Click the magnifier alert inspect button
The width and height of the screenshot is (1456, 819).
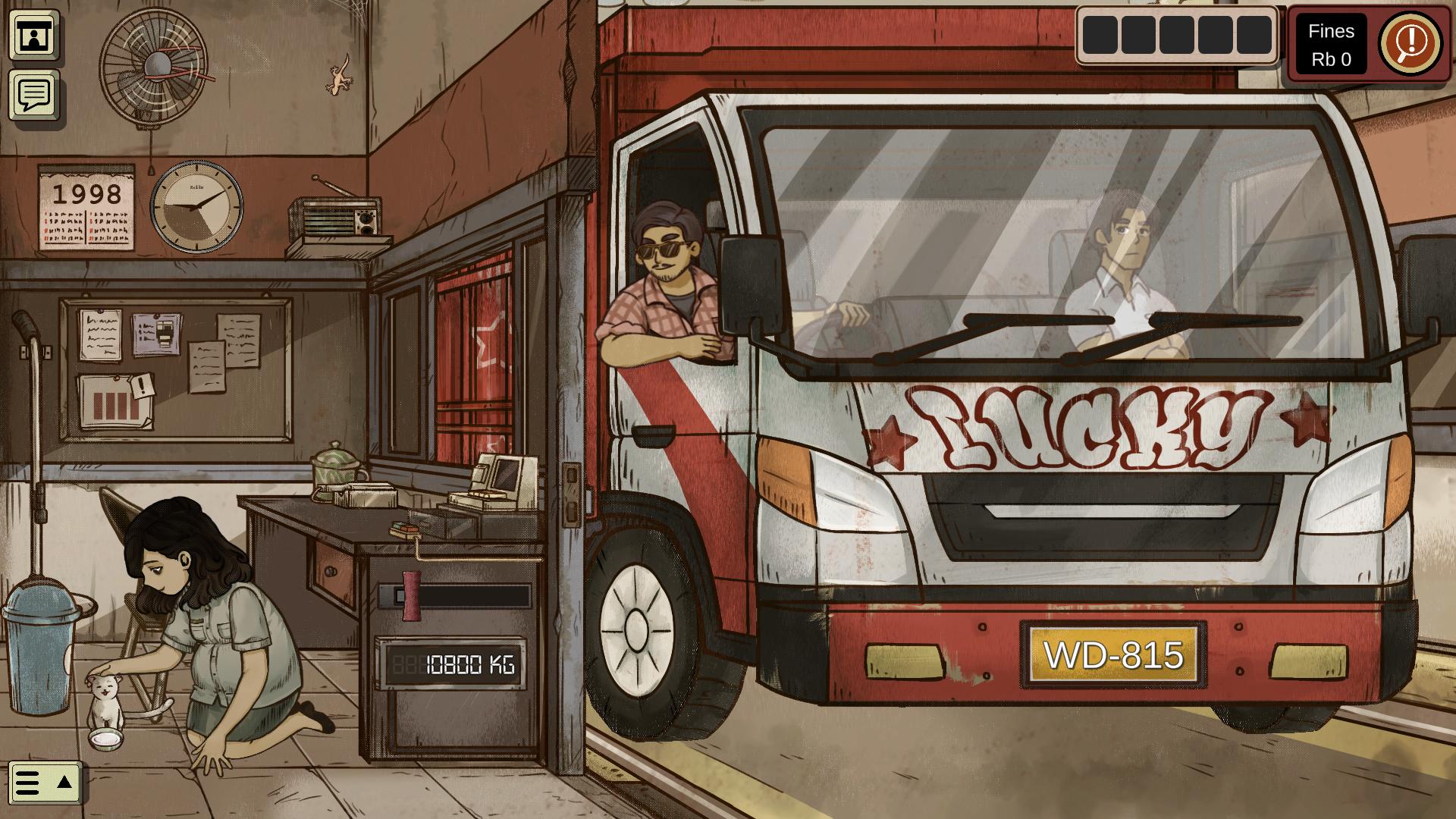1410,42
